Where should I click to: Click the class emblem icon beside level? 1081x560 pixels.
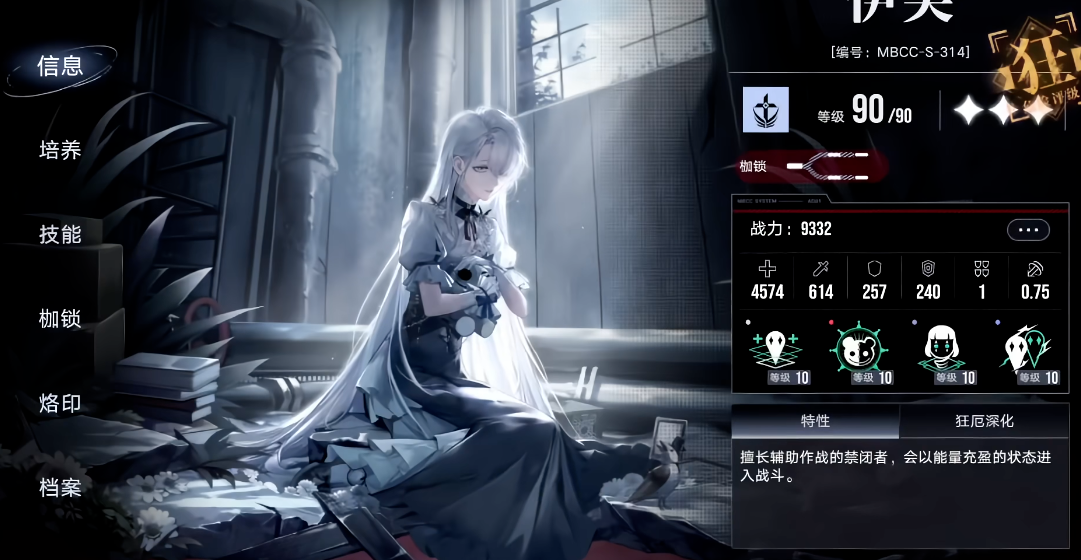[x=766, y=109]
